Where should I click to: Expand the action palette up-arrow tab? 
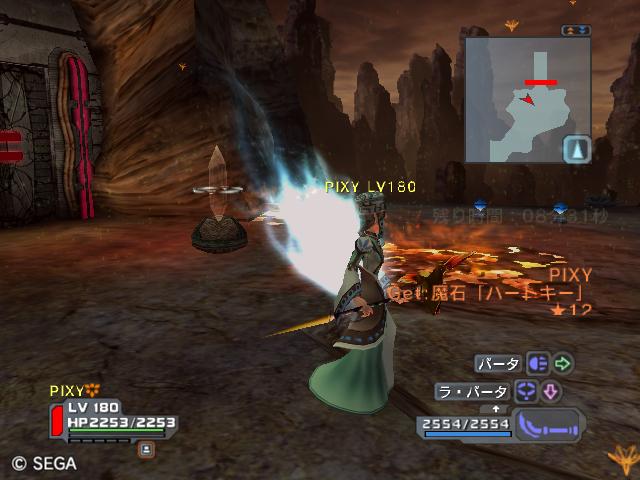493,408
